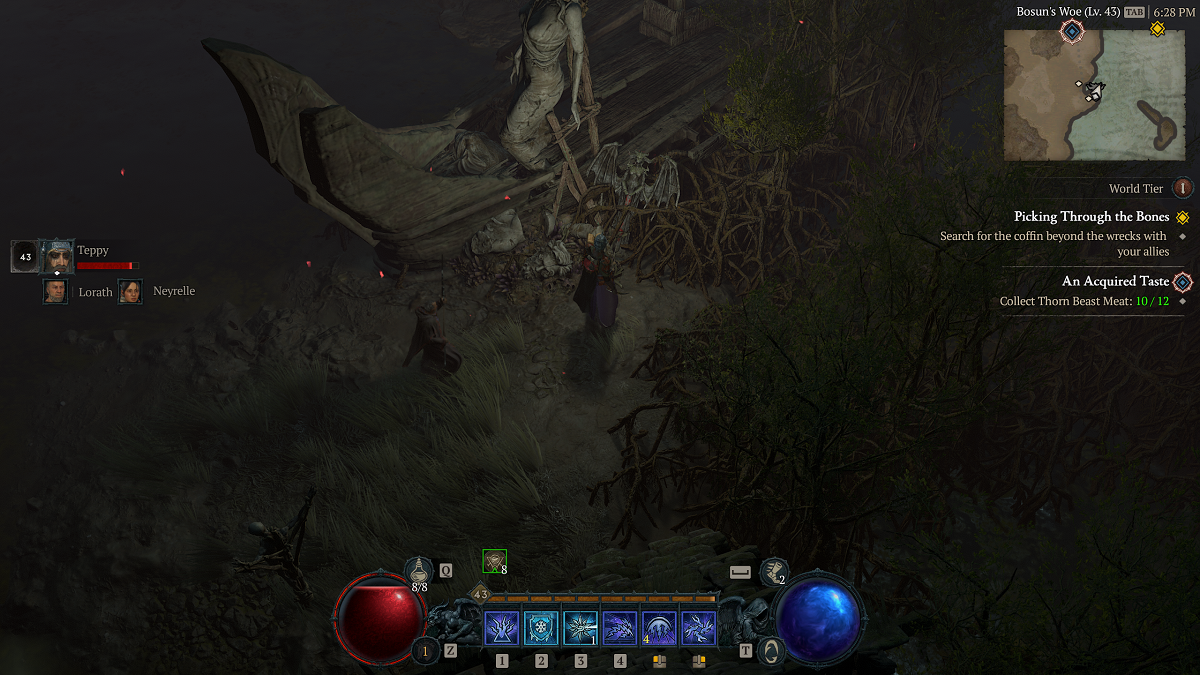Activate the lightning dome skill showing 4

click(x=659, y=628)
